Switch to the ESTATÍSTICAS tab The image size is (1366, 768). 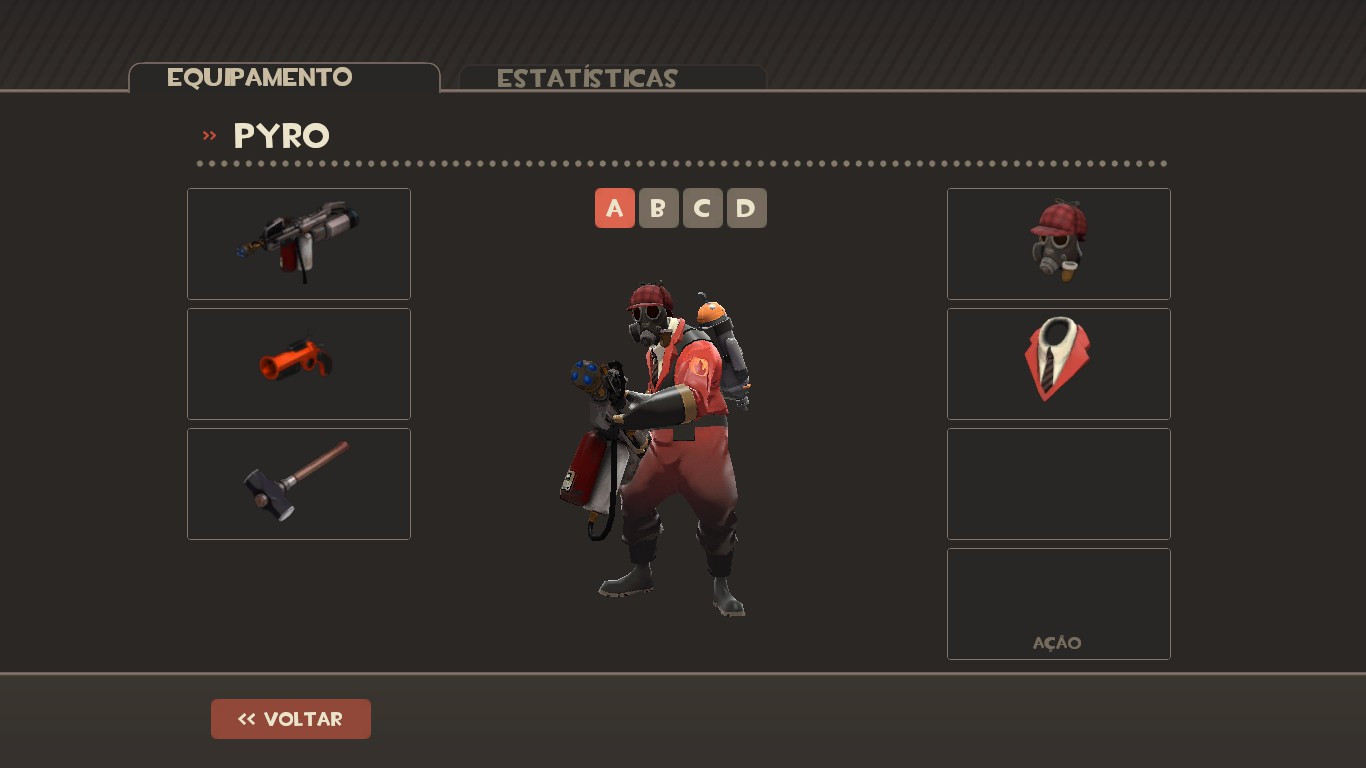click(587, 78)
